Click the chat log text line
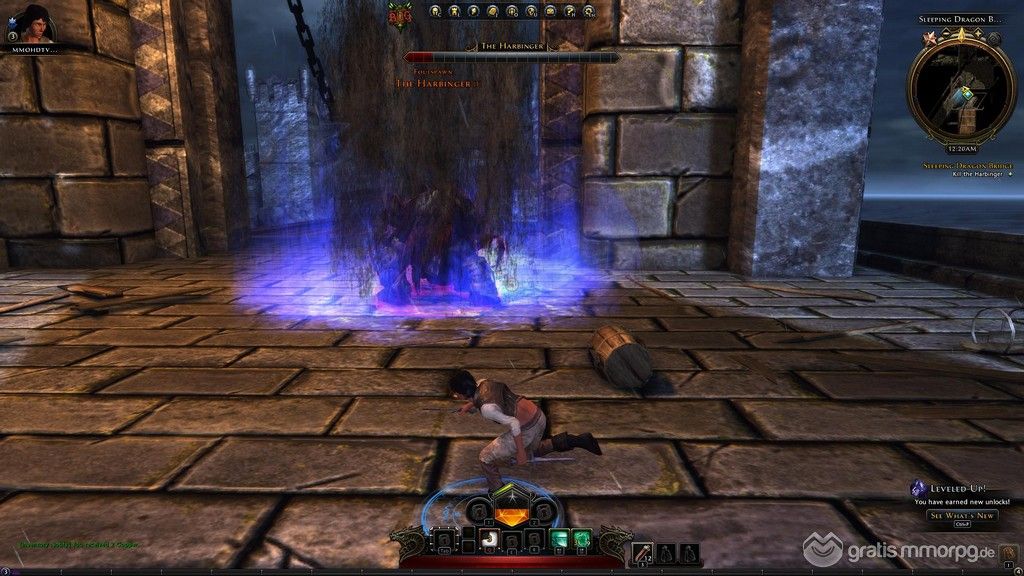Viewport: 1024px width, 576px height. pos(80,545)
